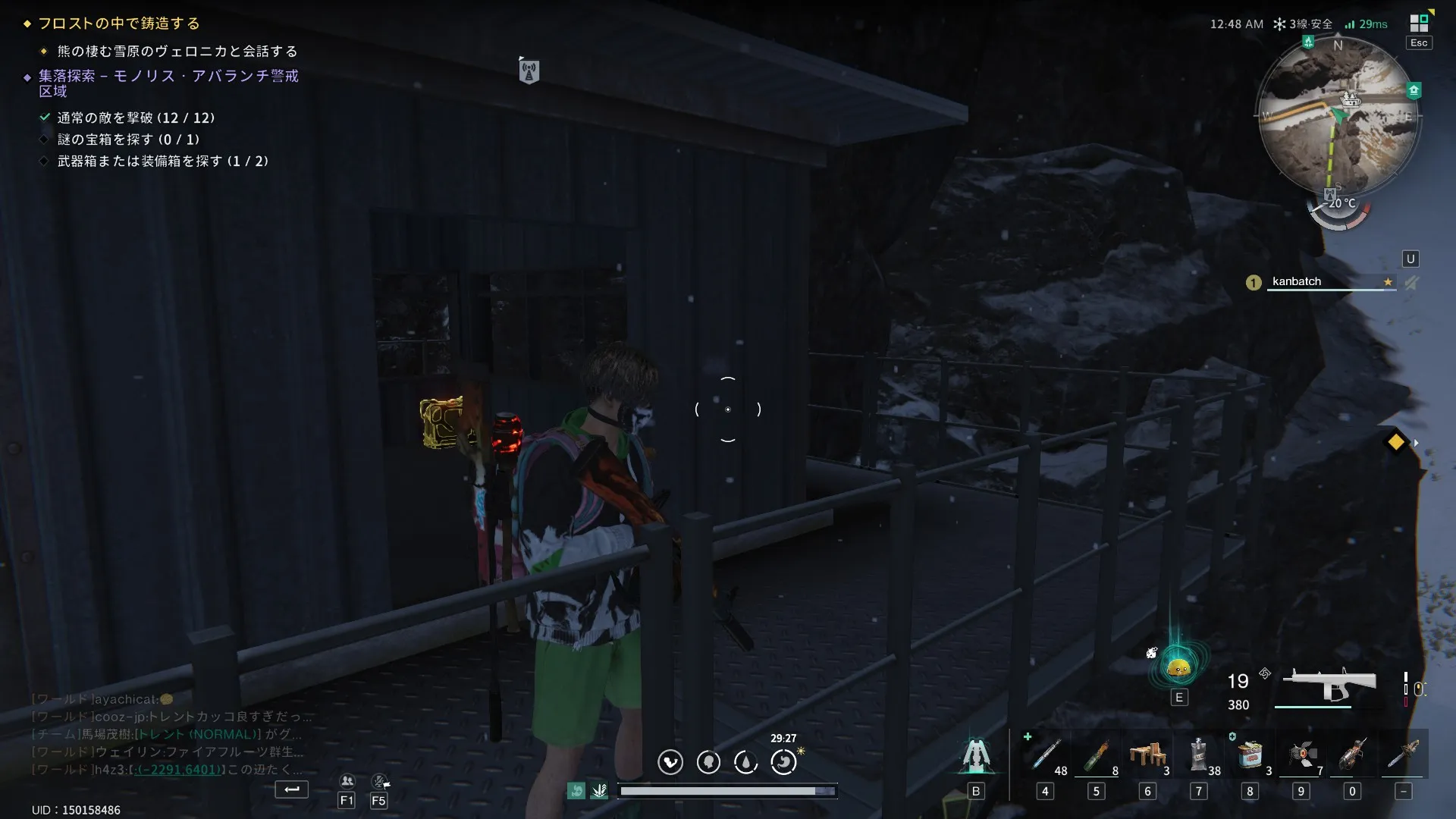Open the chat input enter button
The image size is (1456, 819).
[292, 789]
